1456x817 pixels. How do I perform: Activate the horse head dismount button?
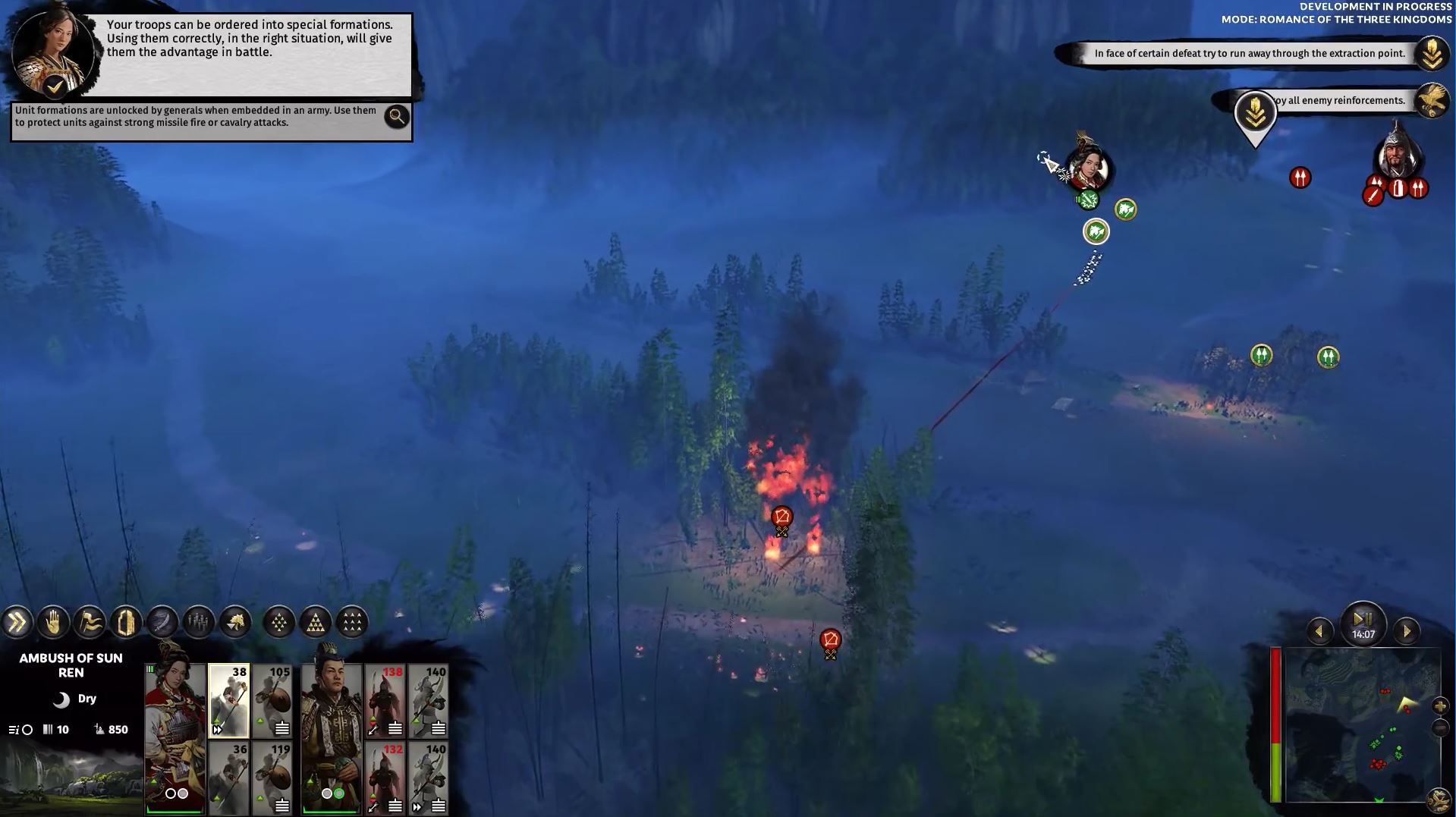point(235,623)
